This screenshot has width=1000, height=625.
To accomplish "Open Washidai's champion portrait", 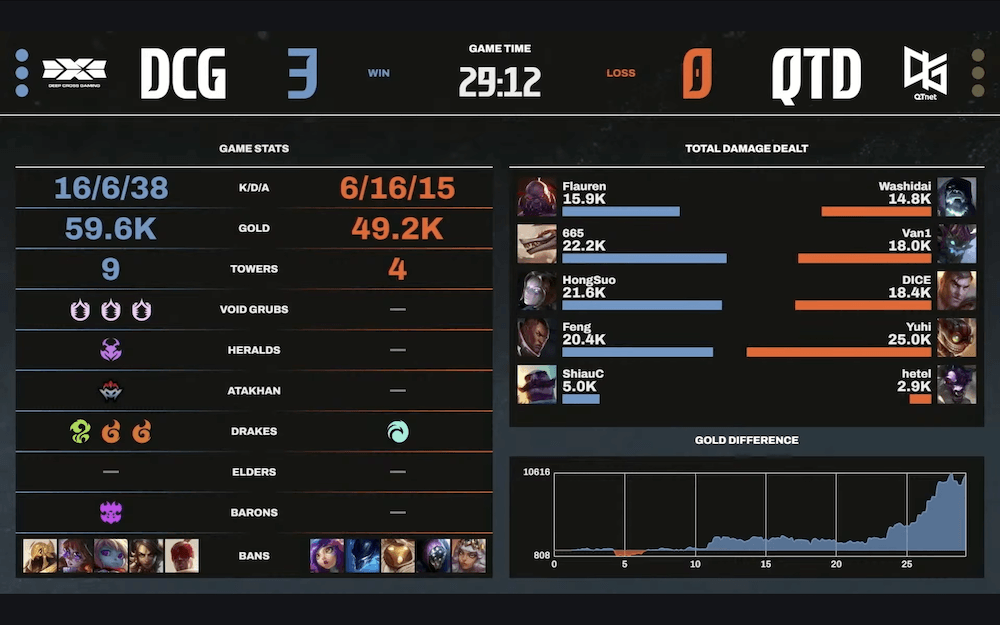I will point(957,197).
